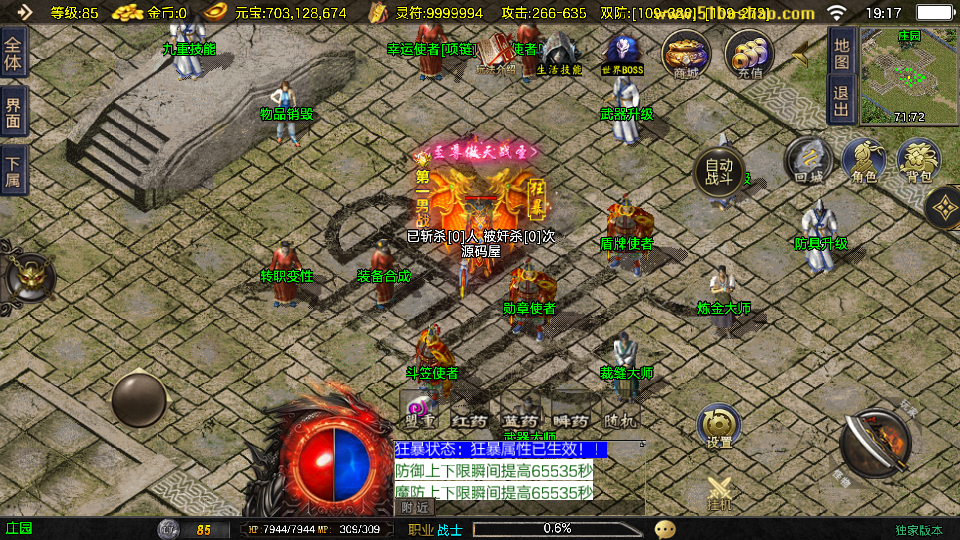Viewport: 960px width, 540px height.
Task: Start 挂机 idle mode with crossed swords
Action: point(720,494)
